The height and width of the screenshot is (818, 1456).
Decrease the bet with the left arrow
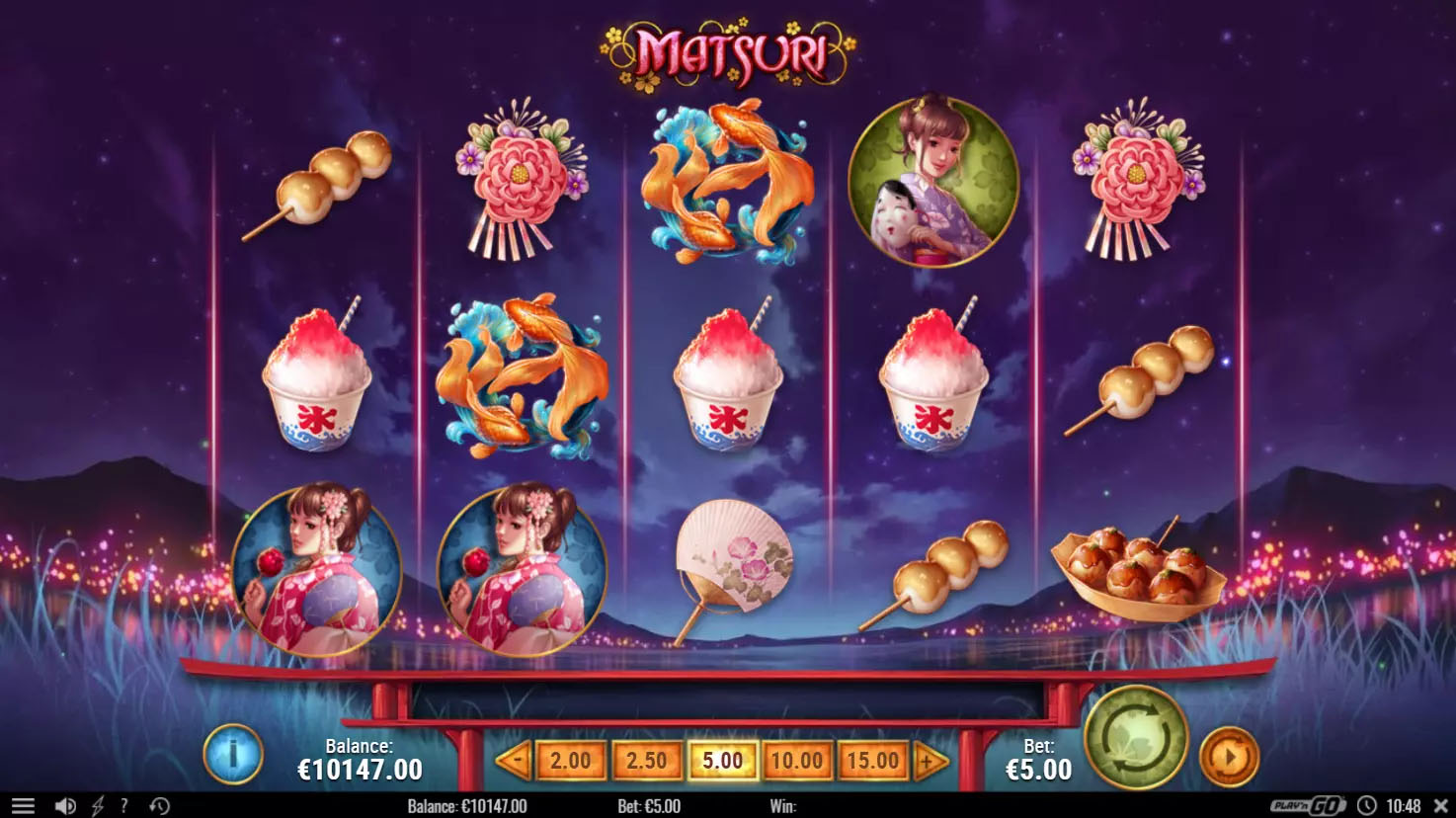coord(513,761)
